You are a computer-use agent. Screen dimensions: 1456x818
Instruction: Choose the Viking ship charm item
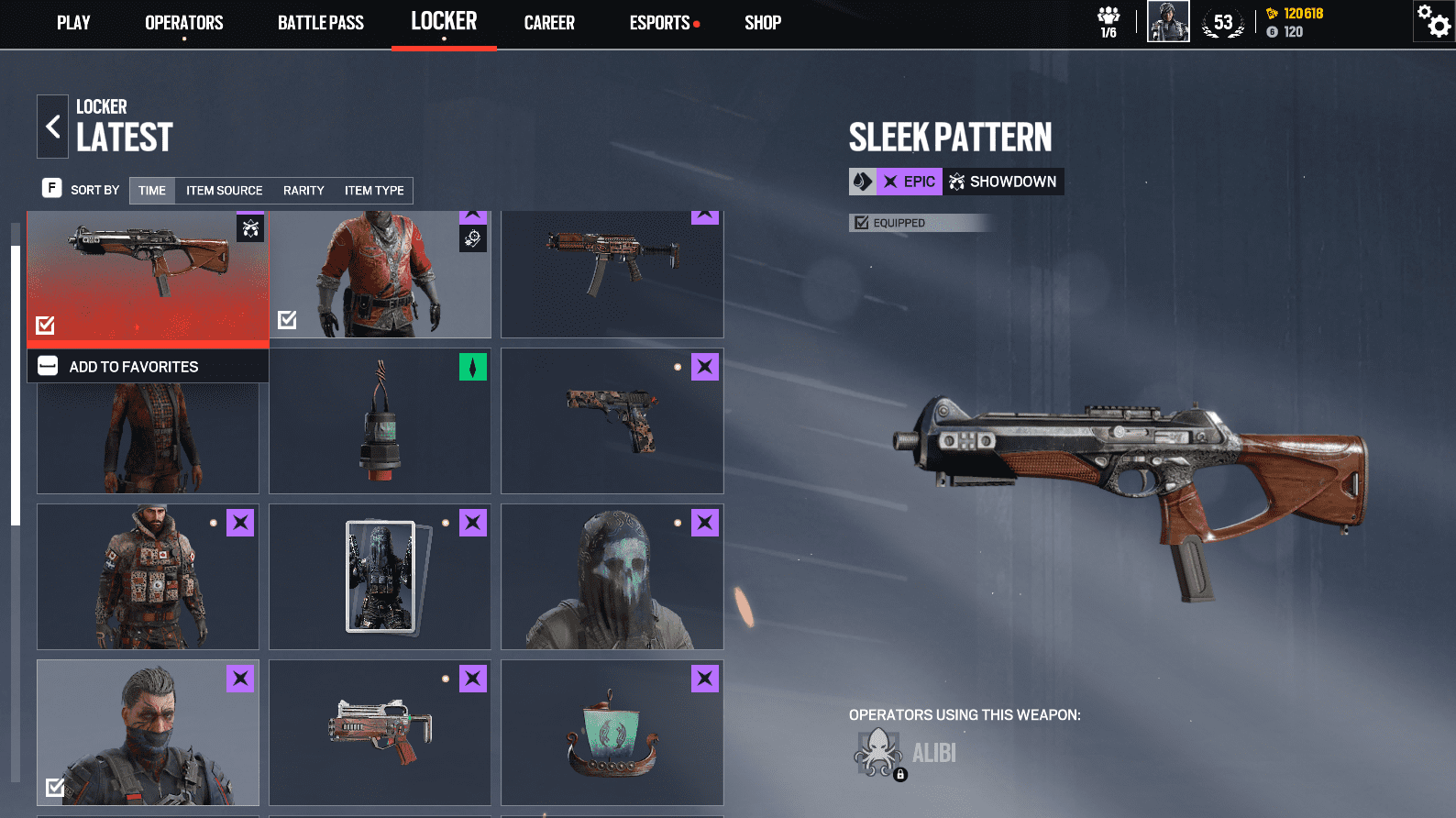click(612, 733)
